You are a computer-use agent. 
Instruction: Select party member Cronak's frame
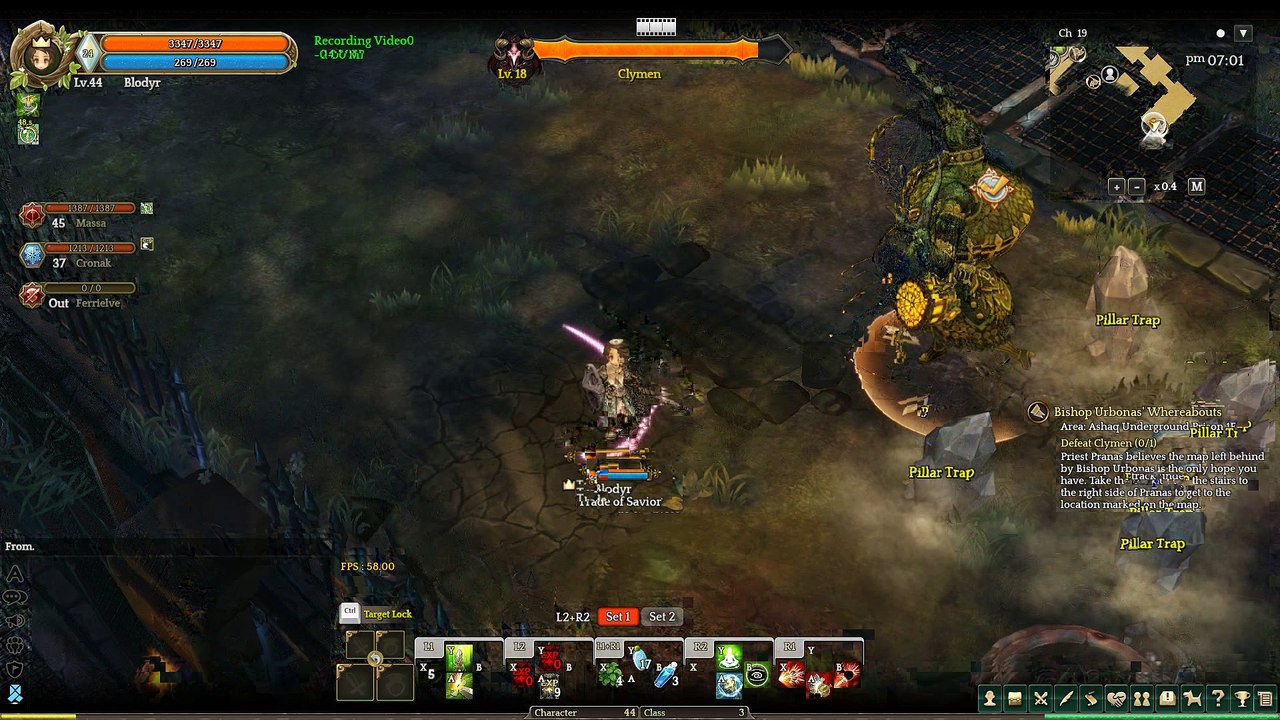click(85, 255)
